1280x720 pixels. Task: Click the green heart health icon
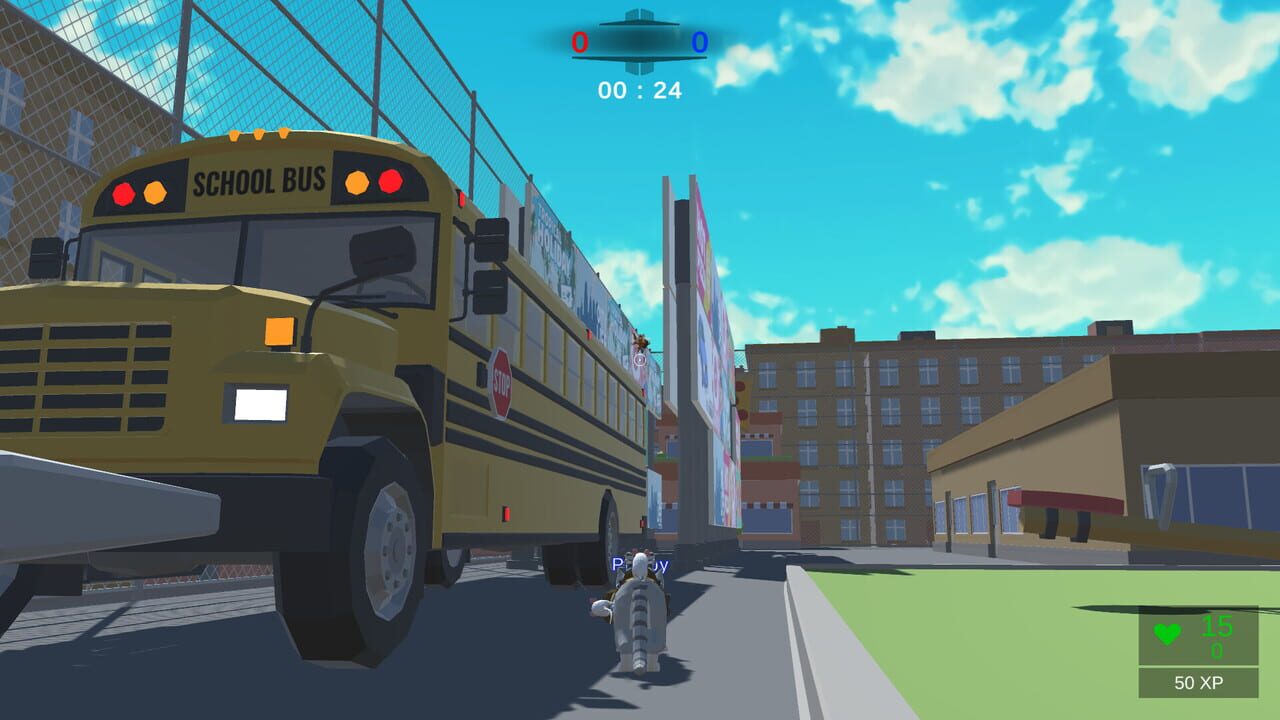1166,633
